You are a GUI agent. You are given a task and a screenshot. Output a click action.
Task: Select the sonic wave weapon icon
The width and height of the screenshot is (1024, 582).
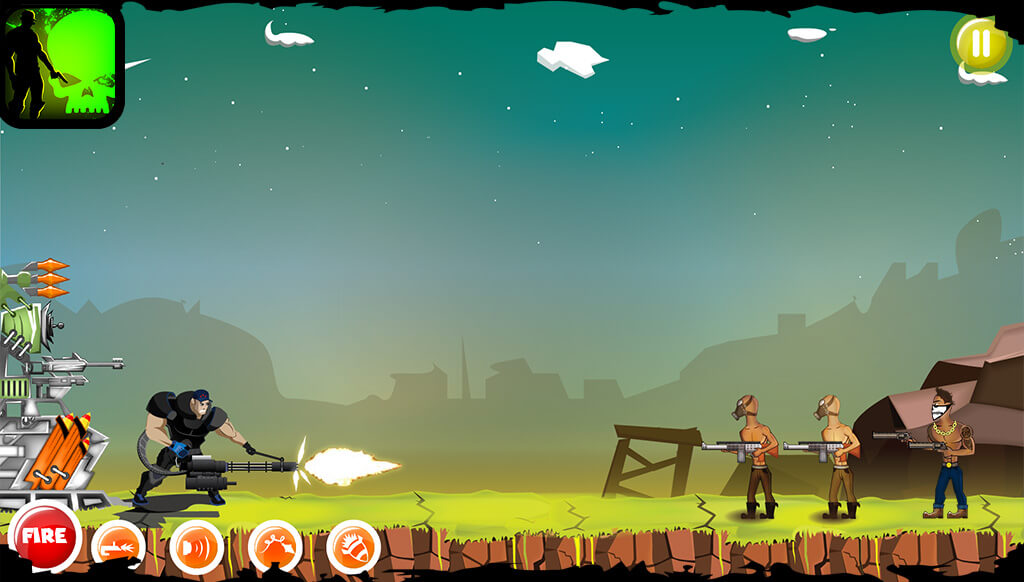pos(196,546)
